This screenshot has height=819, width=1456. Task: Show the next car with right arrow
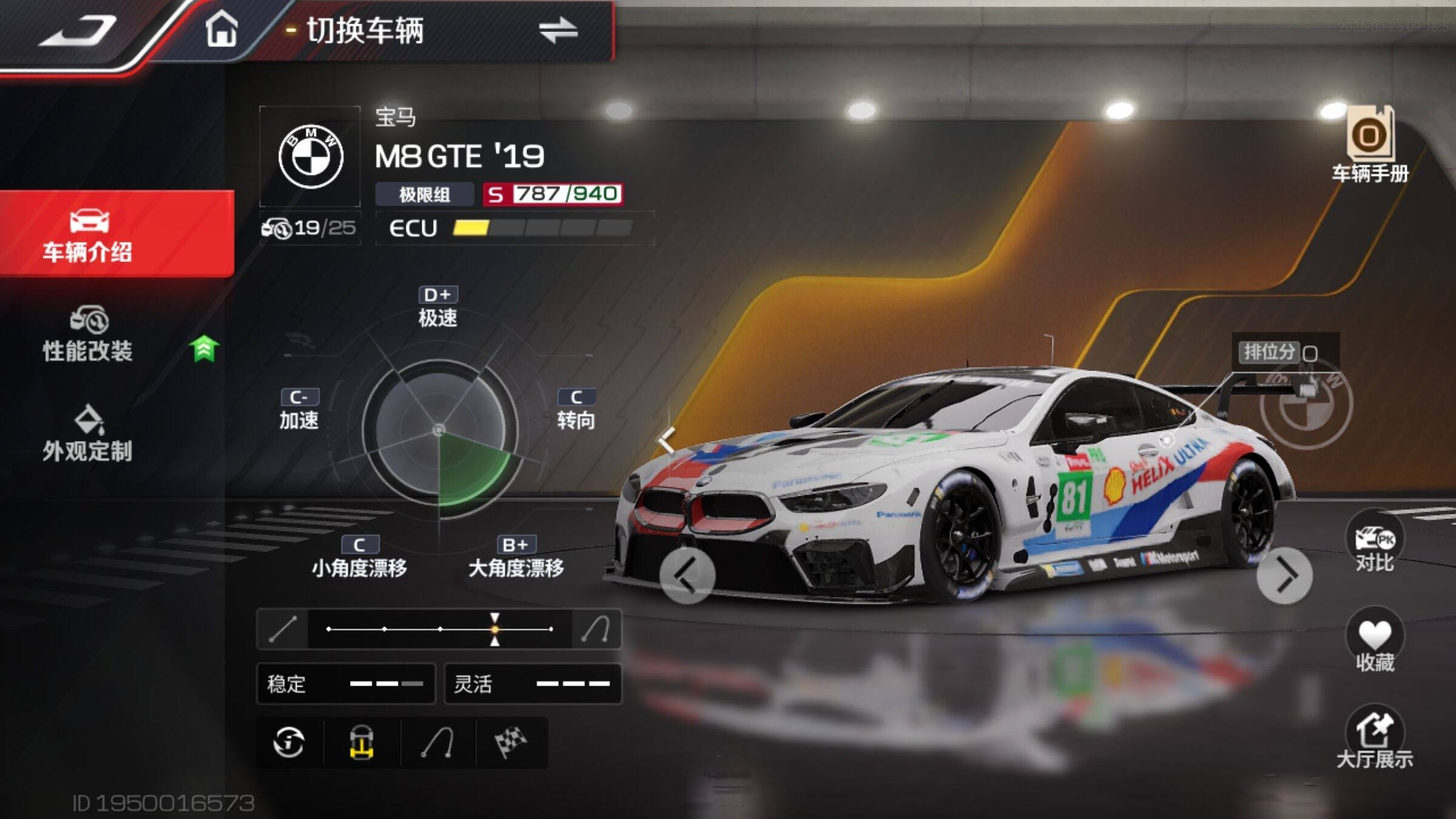click(x=1284, y=576)
